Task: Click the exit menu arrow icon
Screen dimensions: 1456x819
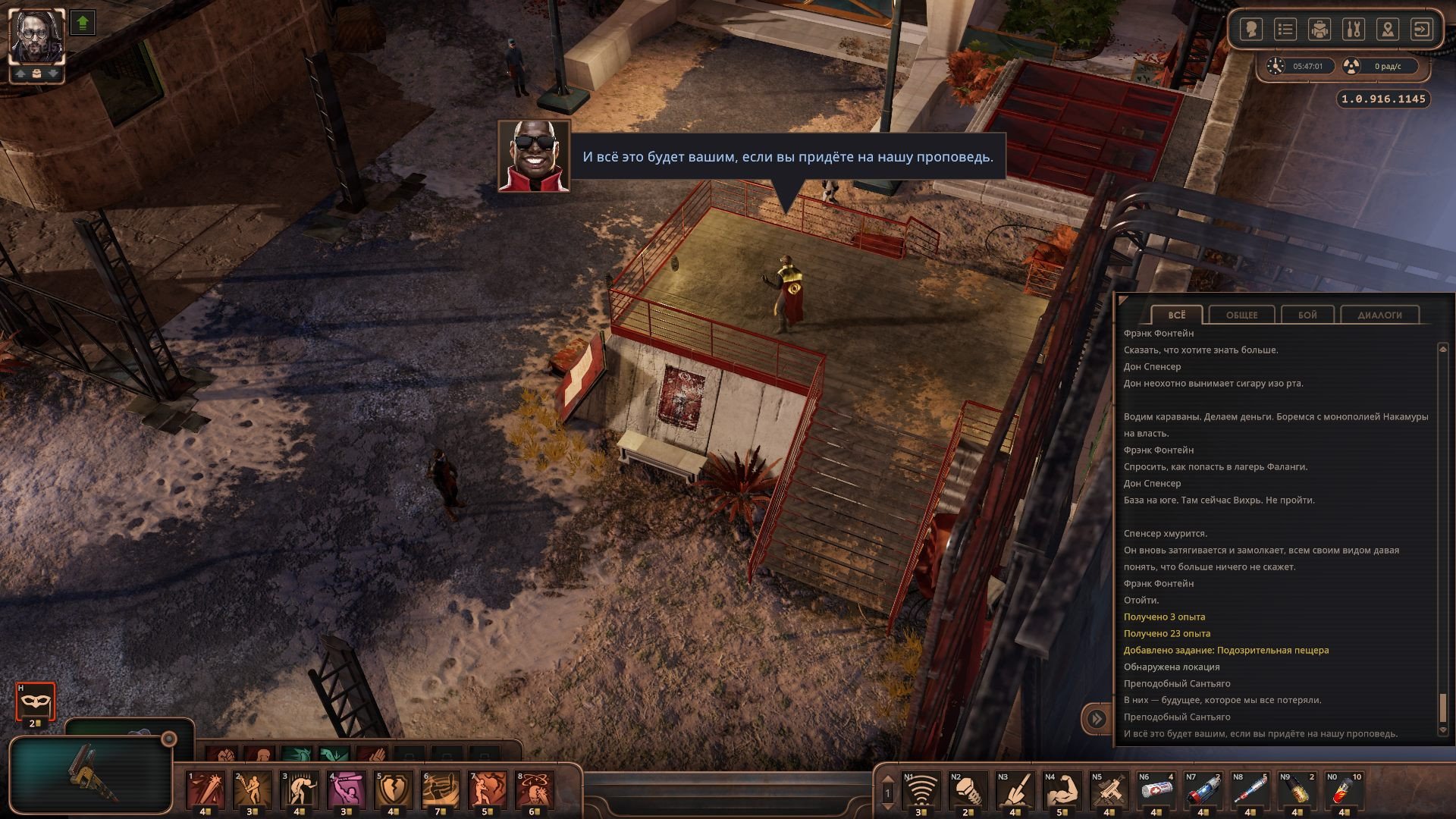Action: point(1421,30)
